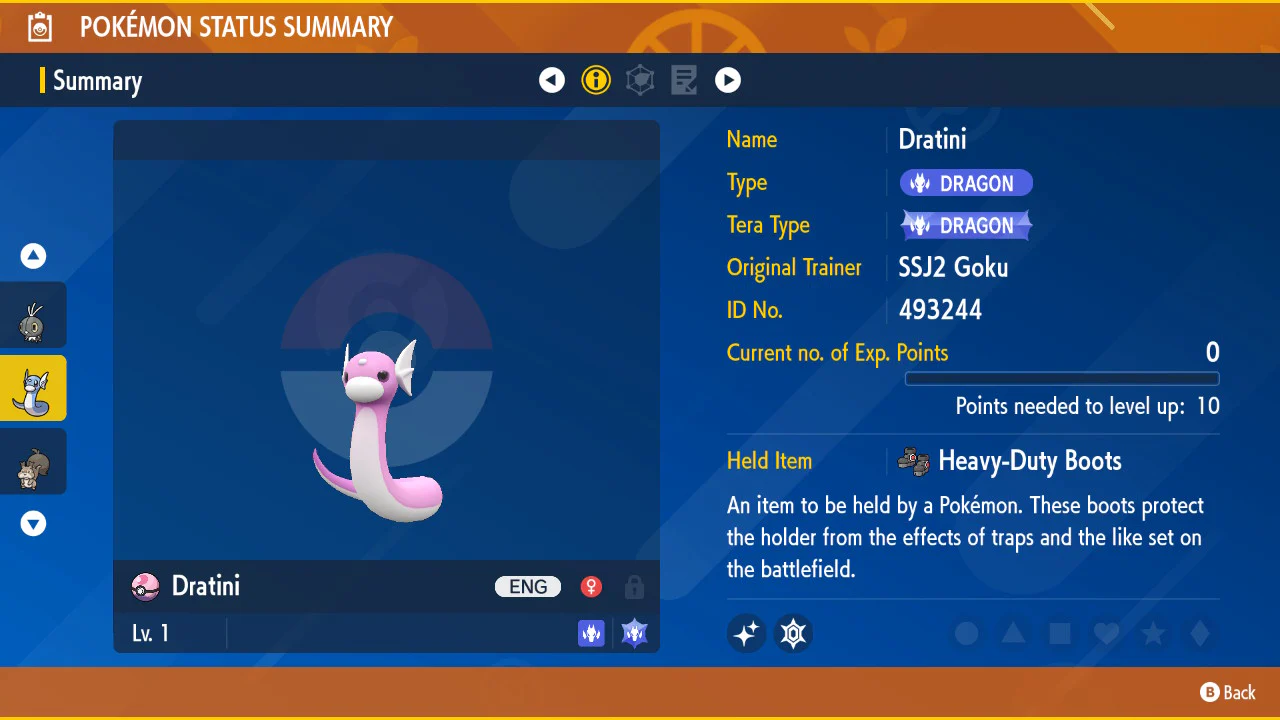Select the brown Pokémon below Dratini
The height and width of the screenshot is (720, 1280).
point(33,461)
